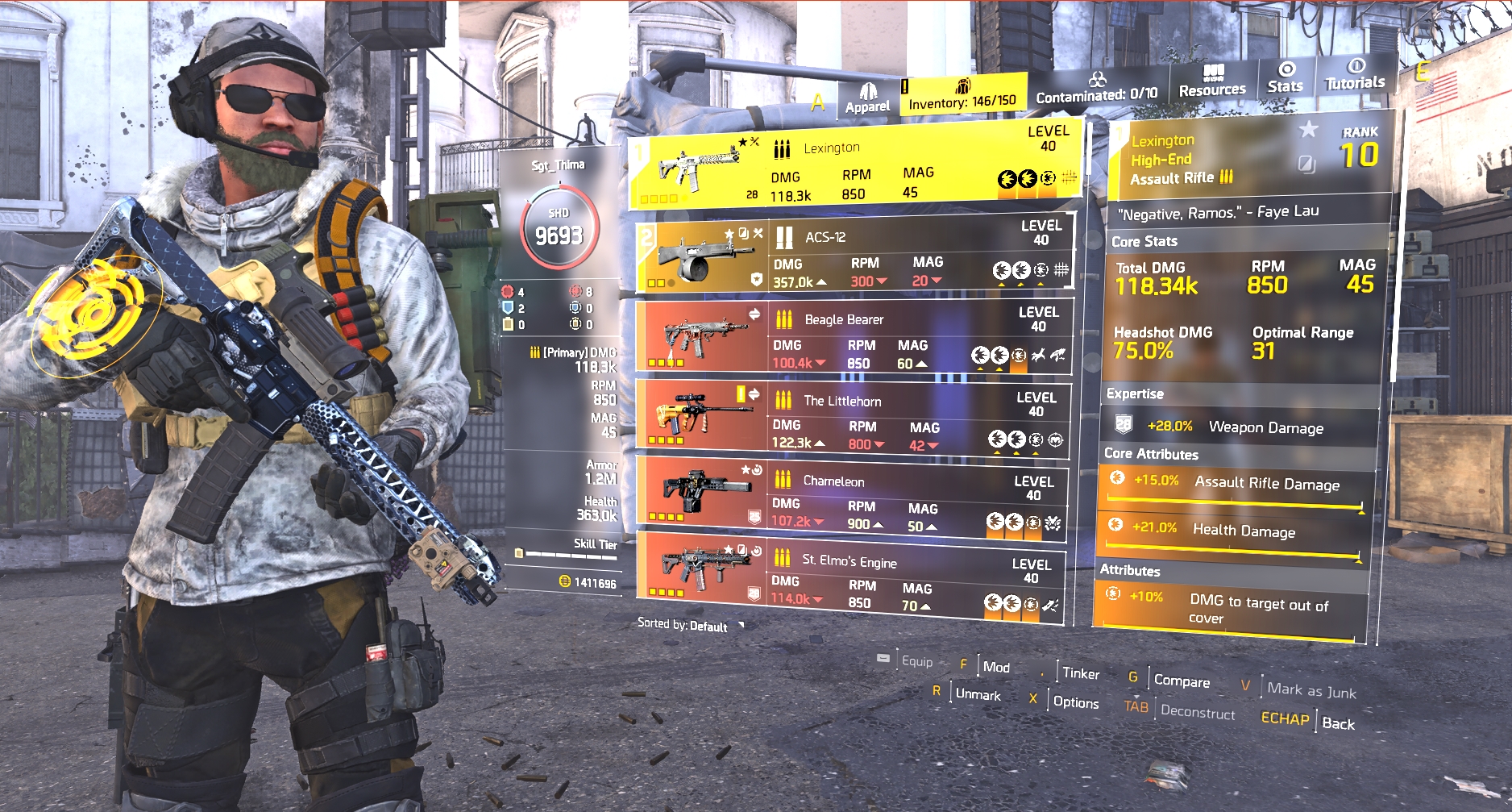Screen dimensions: 1512x812
Task: Go Back from the inventory
Action: pos(1338,723)
